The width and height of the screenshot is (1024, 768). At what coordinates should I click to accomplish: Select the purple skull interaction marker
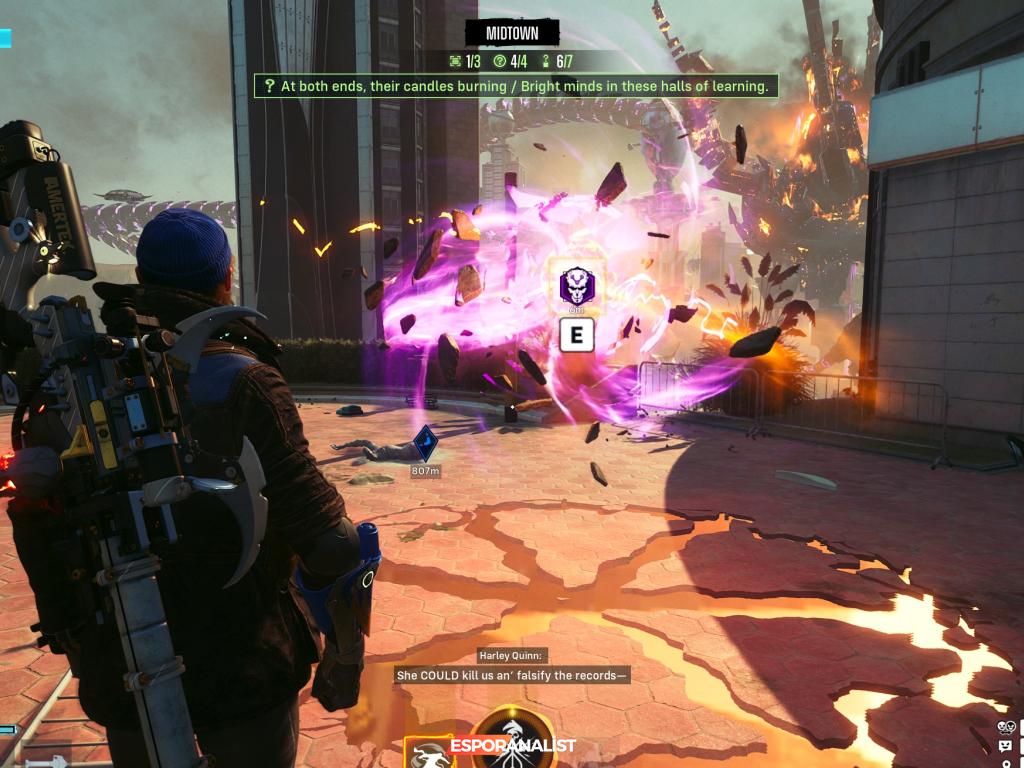click(x=575, y=288)
